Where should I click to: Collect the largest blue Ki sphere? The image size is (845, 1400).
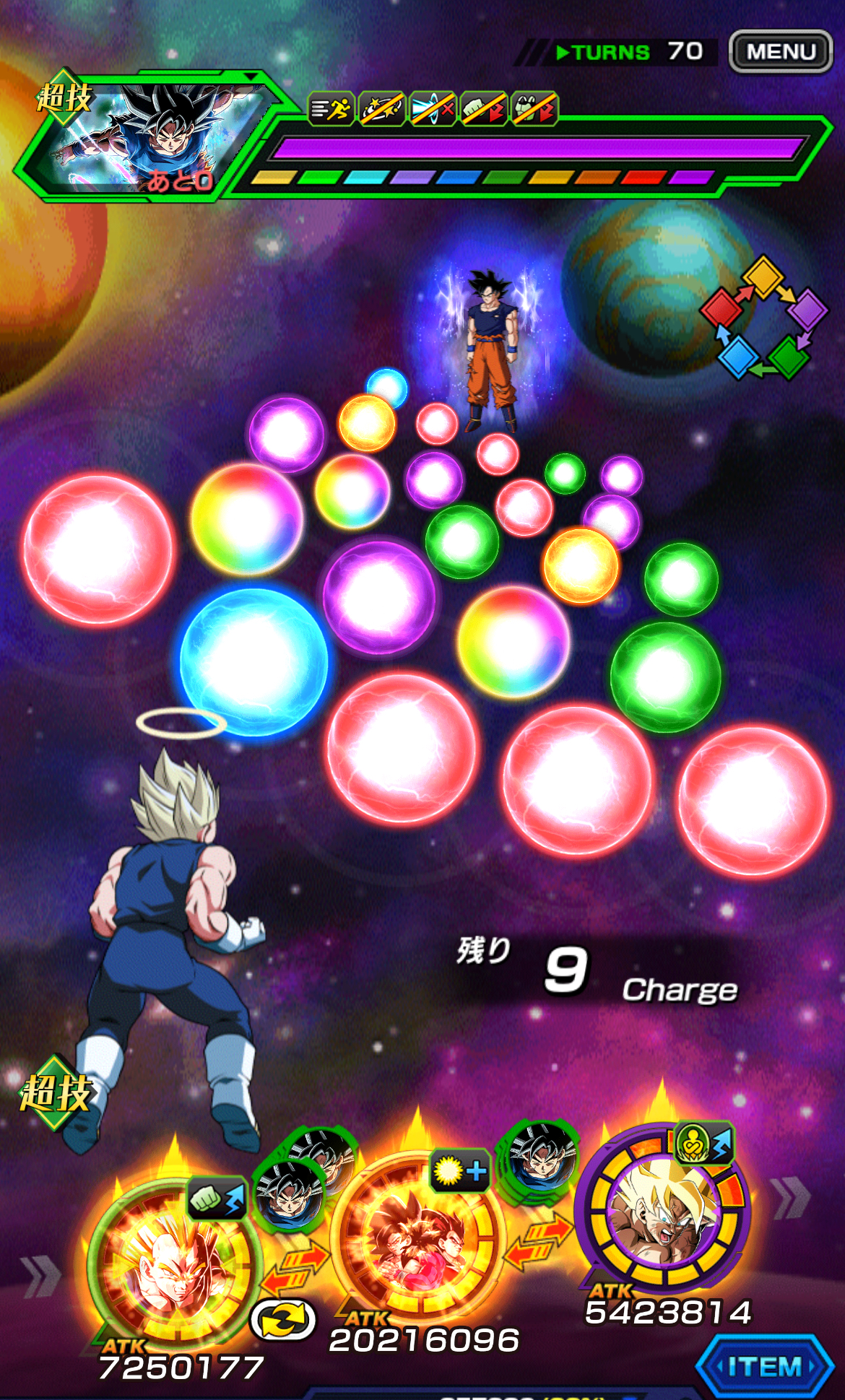click(253, 662)
